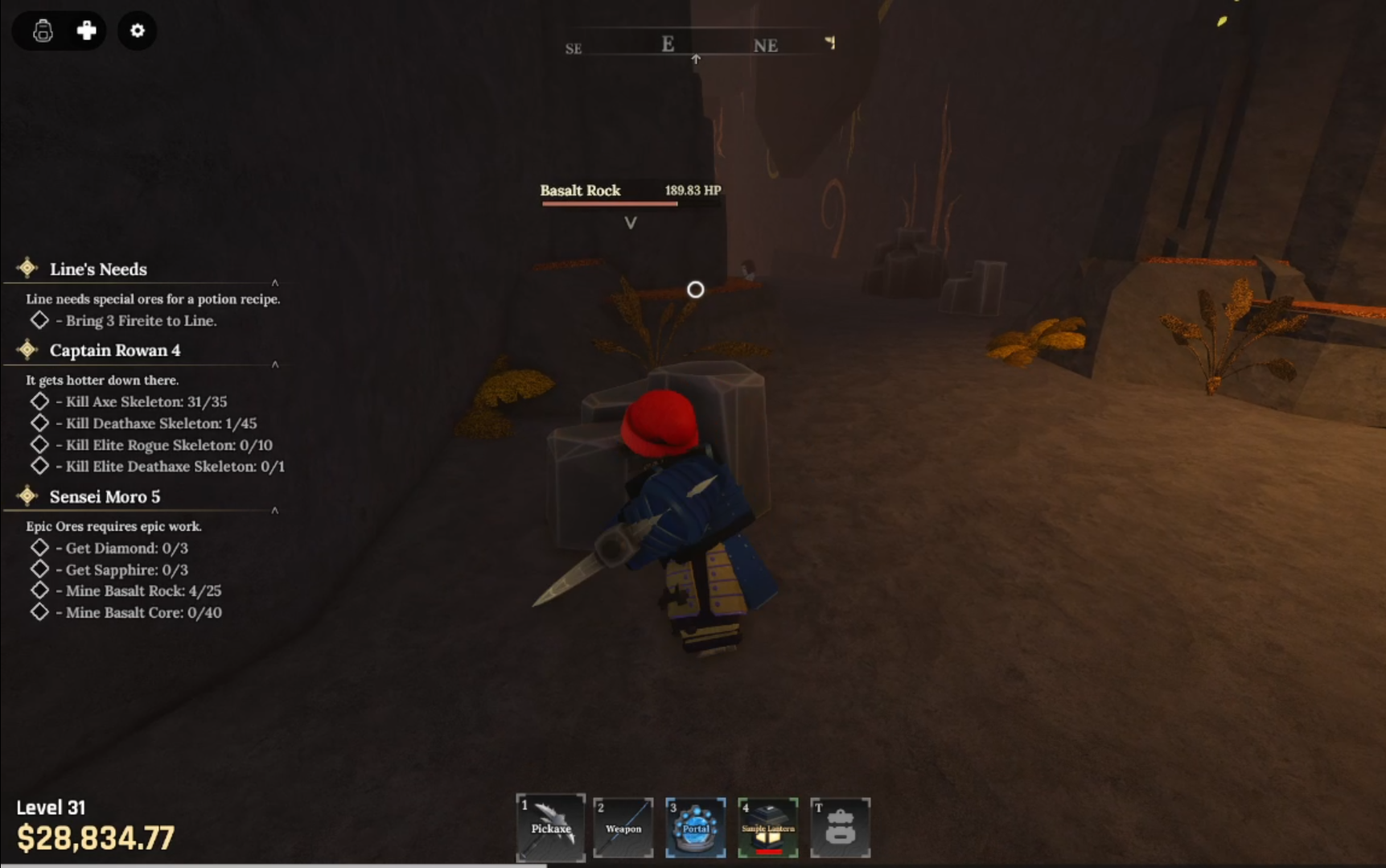
Task: Collapse the Captain Rowan 4 quest
Action: [276, 364]
